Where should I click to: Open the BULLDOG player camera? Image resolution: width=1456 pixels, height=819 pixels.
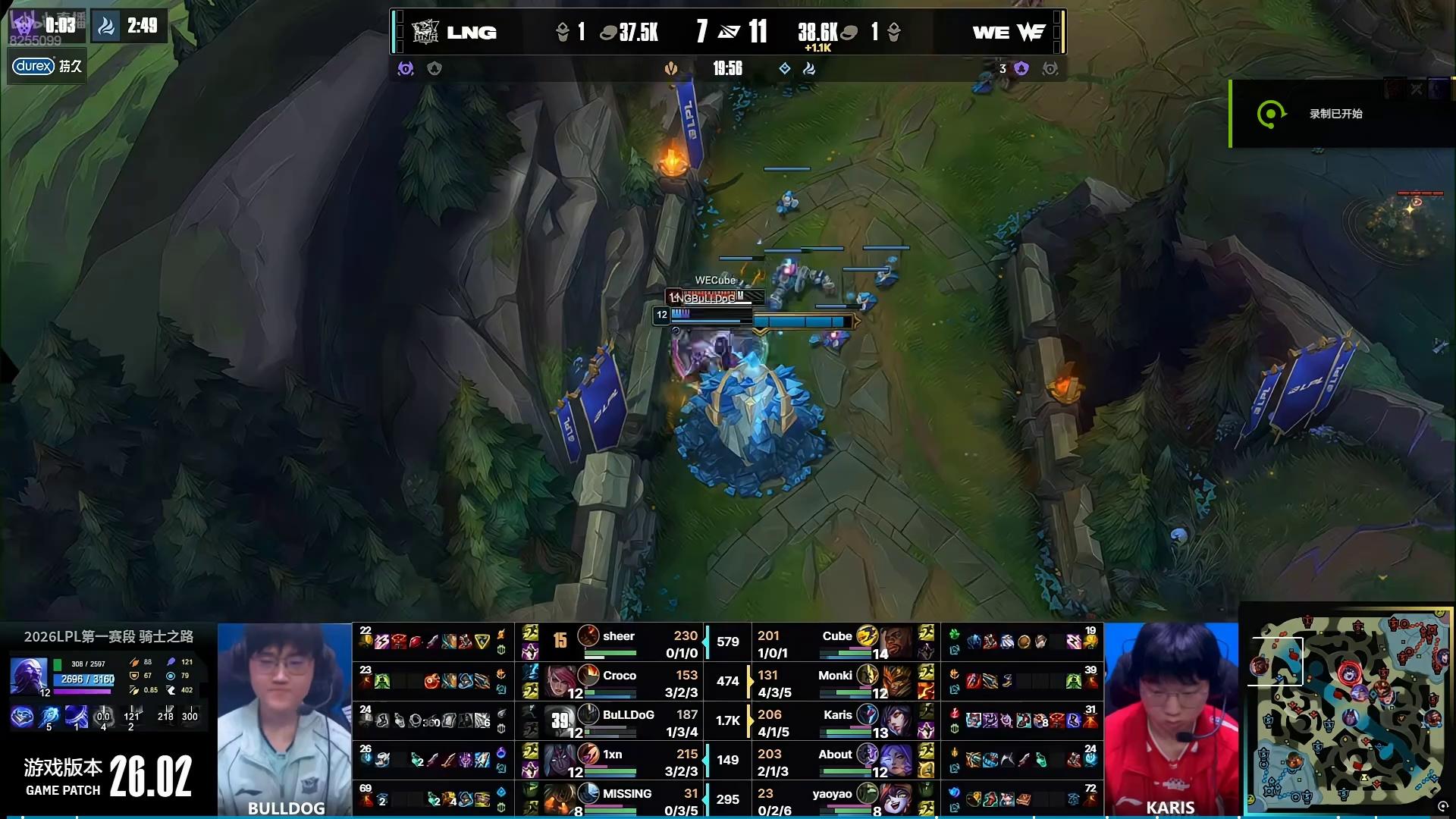pyautogui.click(x=284, y=719)
